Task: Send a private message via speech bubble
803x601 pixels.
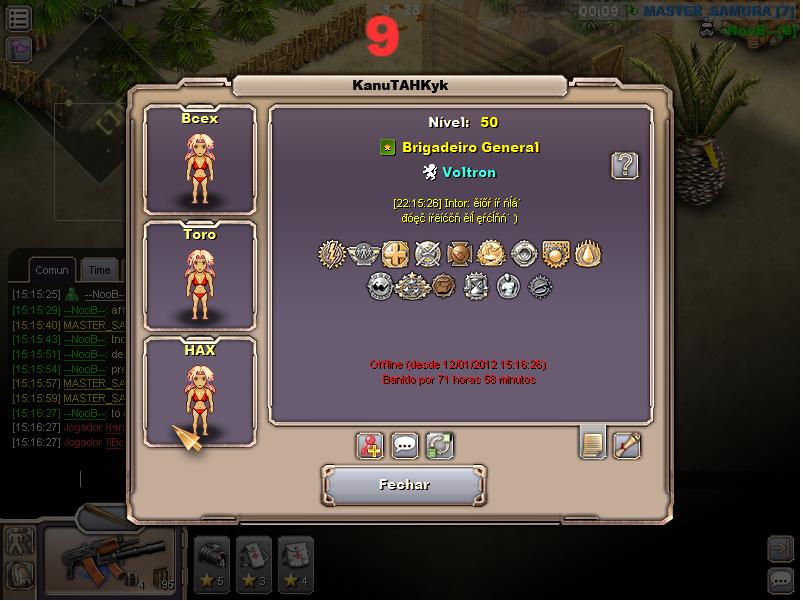Action: coord(404,445)
